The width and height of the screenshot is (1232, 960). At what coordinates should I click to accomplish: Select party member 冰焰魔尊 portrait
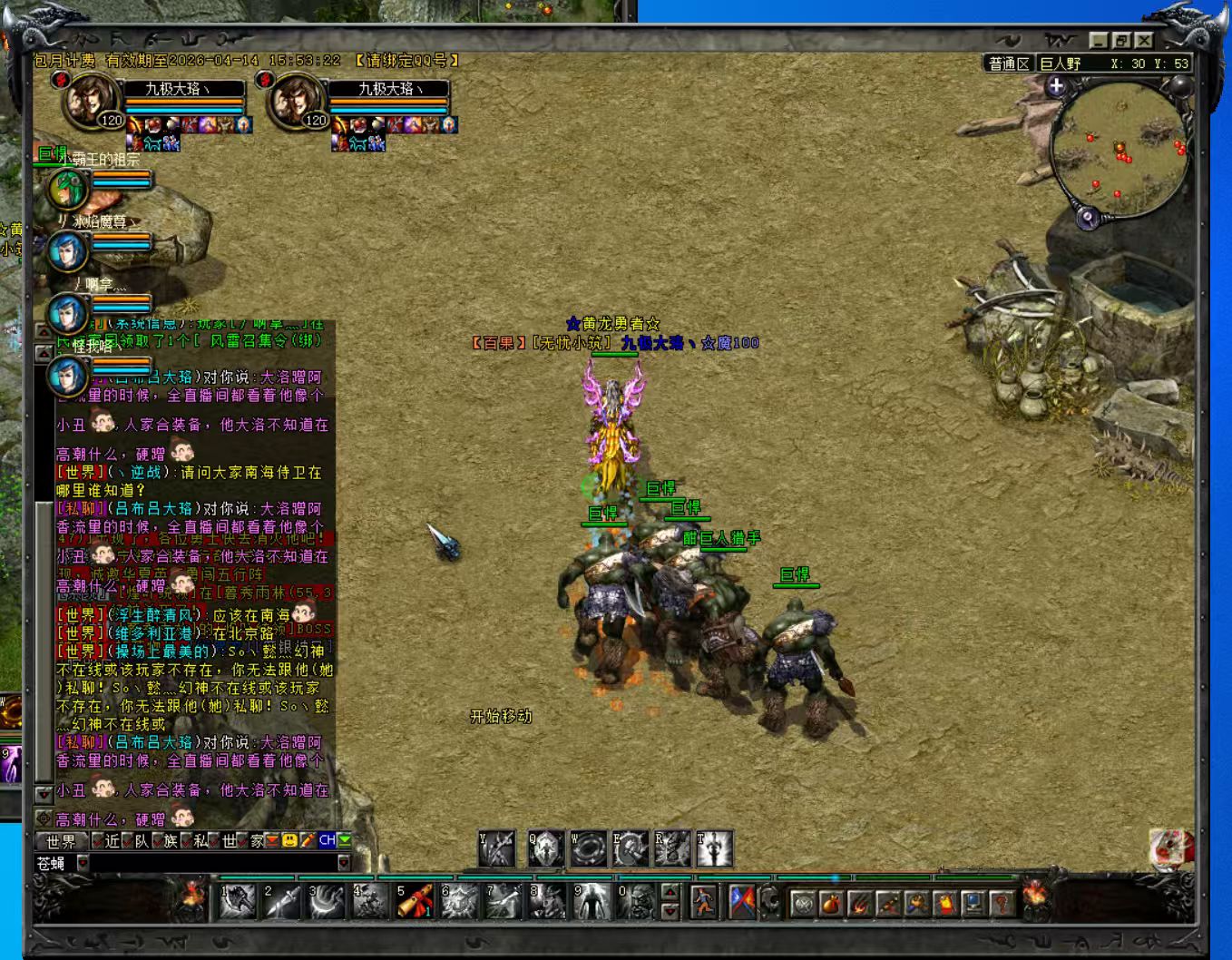pyautogui.click(x=66, y=250)
